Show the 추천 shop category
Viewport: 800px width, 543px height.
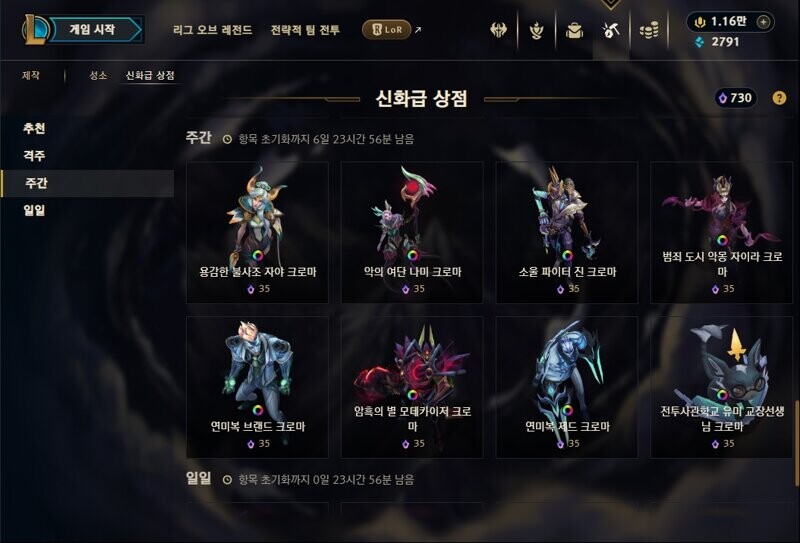(x=35, y=129)
